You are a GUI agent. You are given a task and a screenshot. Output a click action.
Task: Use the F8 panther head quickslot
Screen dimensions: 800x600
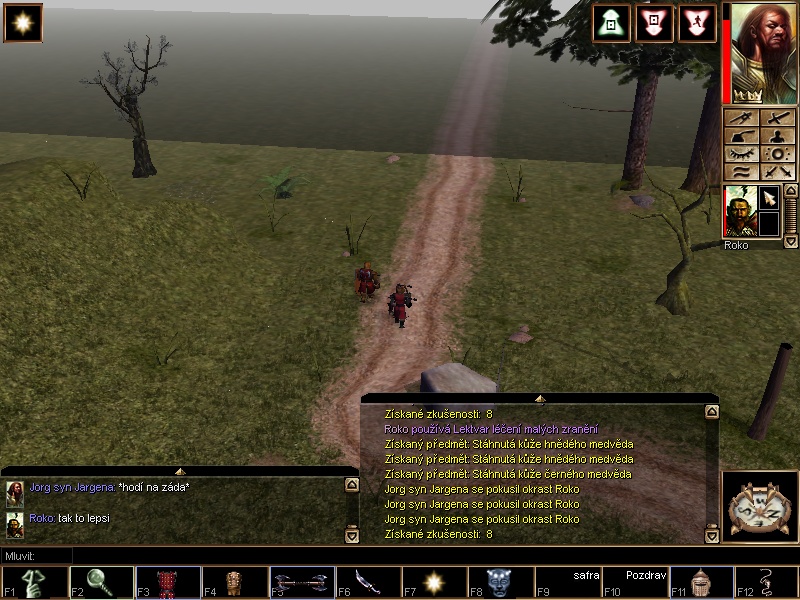[500, 583]
